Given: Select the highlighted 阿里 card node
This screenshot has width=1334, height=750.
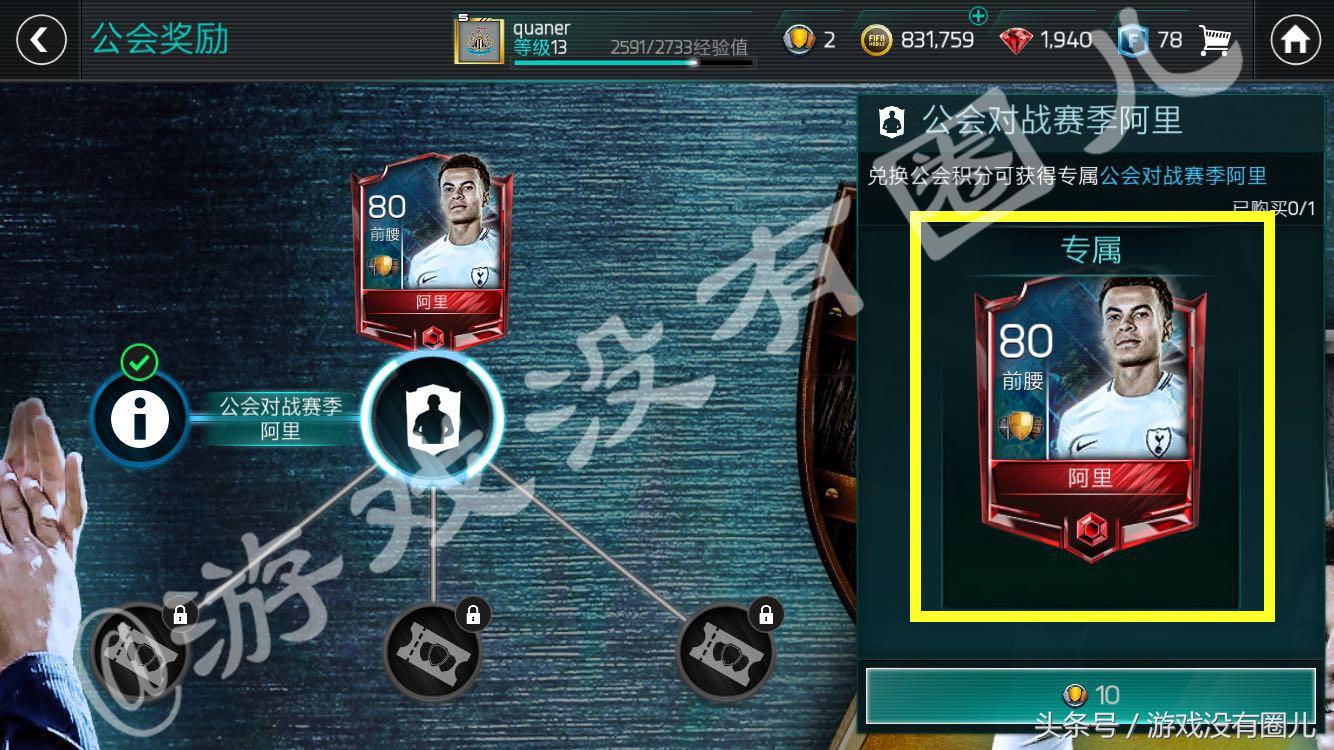Looking at the screenshot, I should click(432, 418).
